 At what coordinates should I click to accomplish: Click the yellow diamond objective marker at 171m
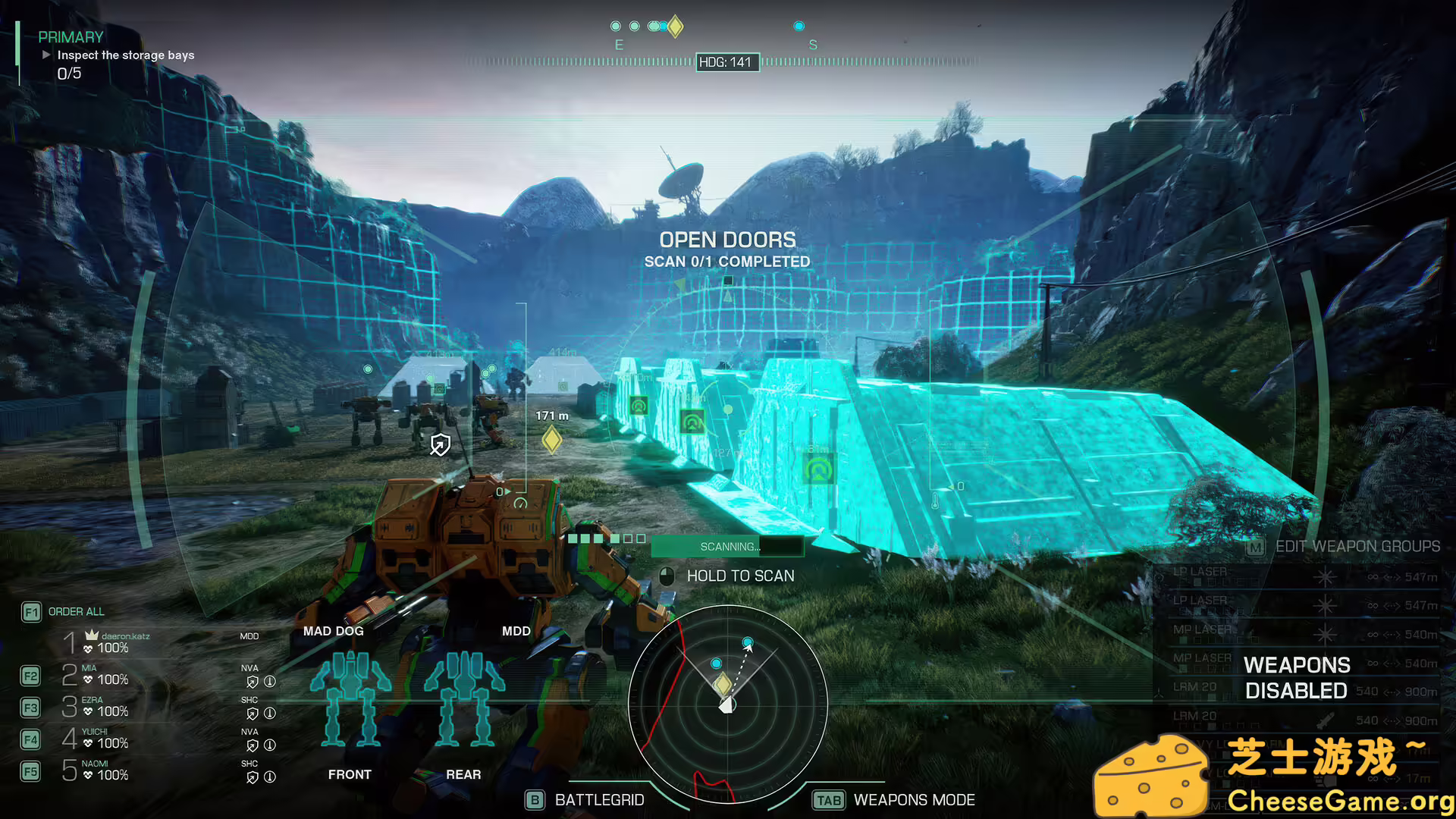551,441
